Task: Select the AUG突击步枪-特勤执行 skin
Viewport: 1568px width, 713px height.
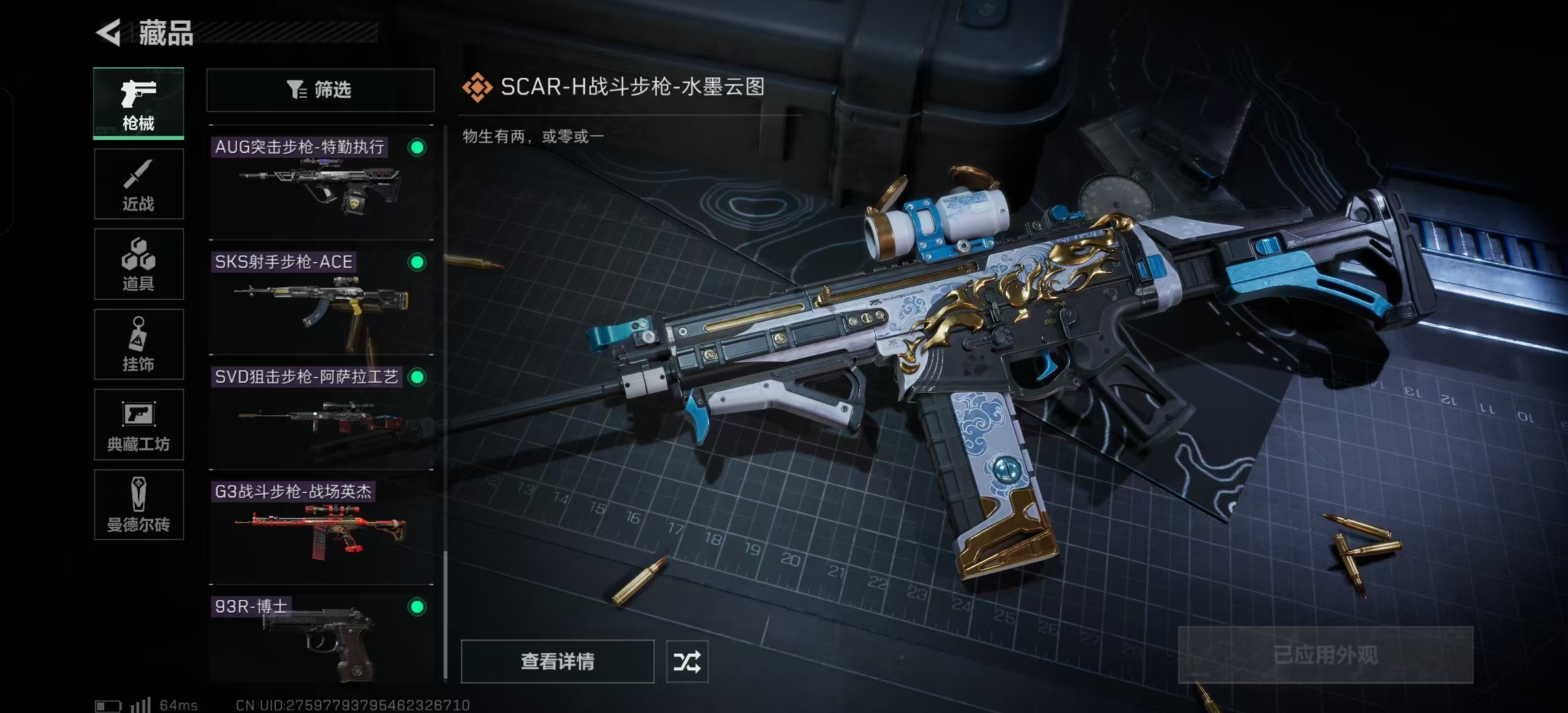Action: pos(321,182)
